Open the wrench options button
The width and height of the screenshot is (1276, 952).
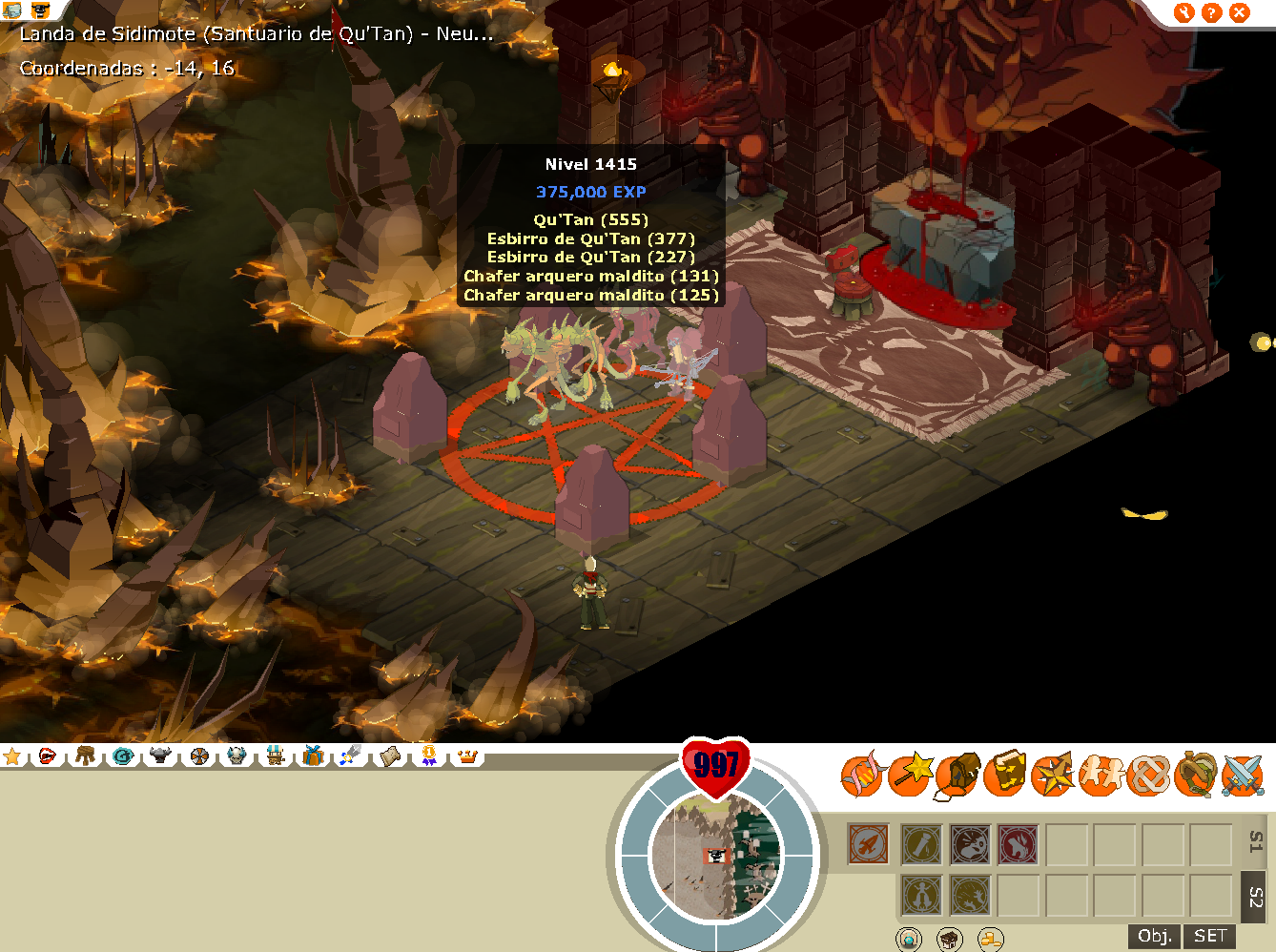1183,12
